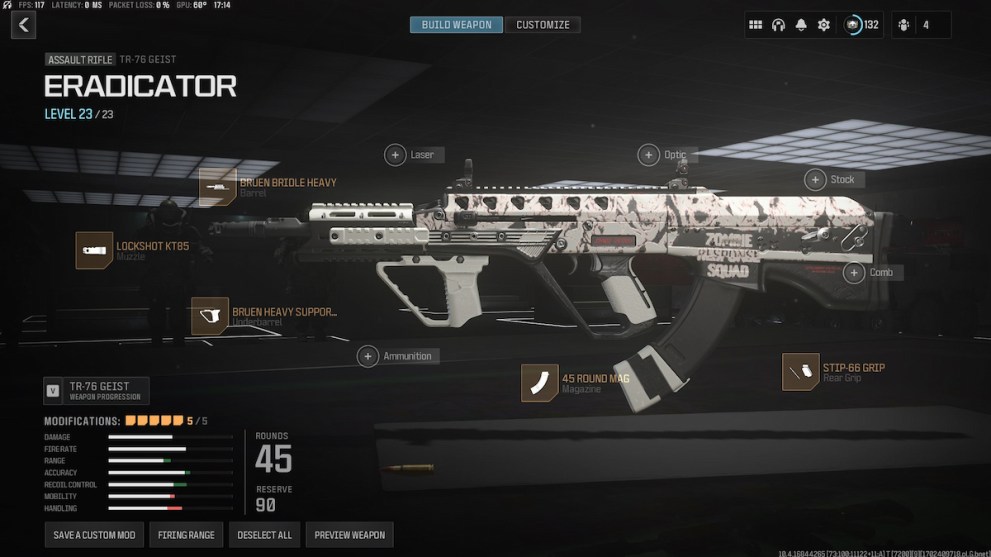The height and width of the screenshot is (557, 991).
Task: Enter the Firing Range
Action: [186, 535]
